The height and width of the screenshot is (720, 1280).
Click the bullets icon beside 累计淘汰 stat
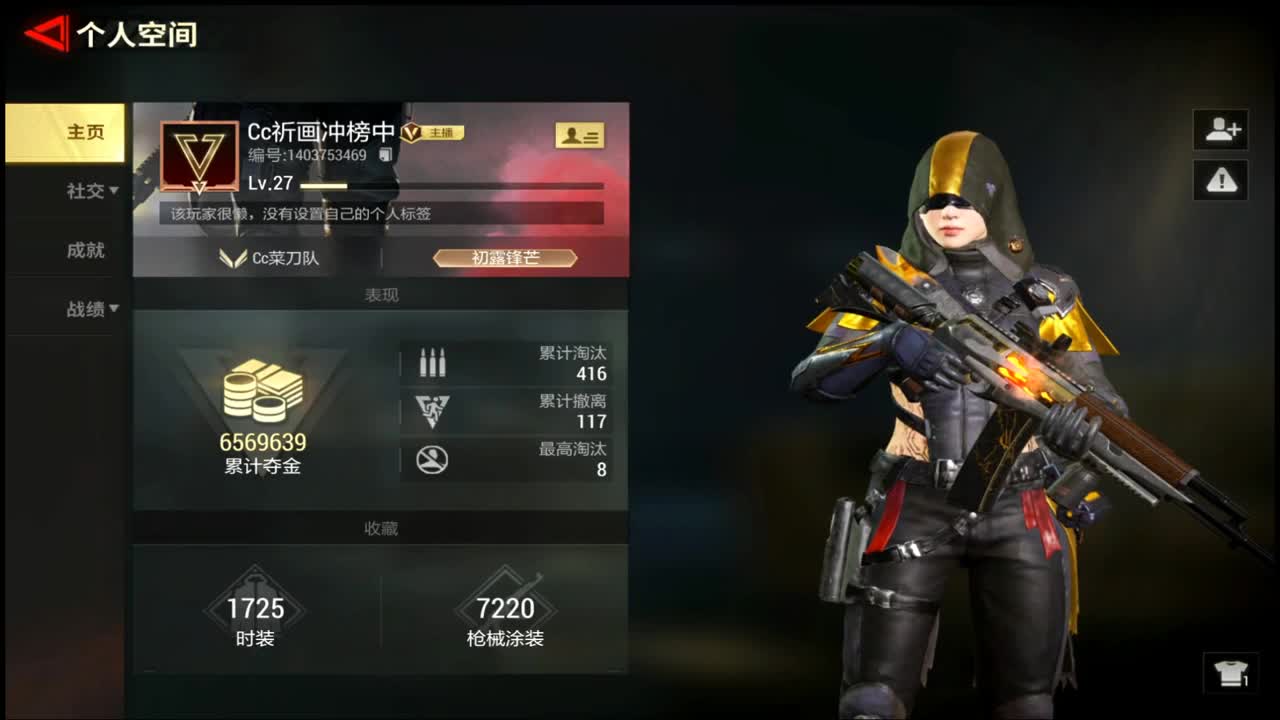[432, 360]
